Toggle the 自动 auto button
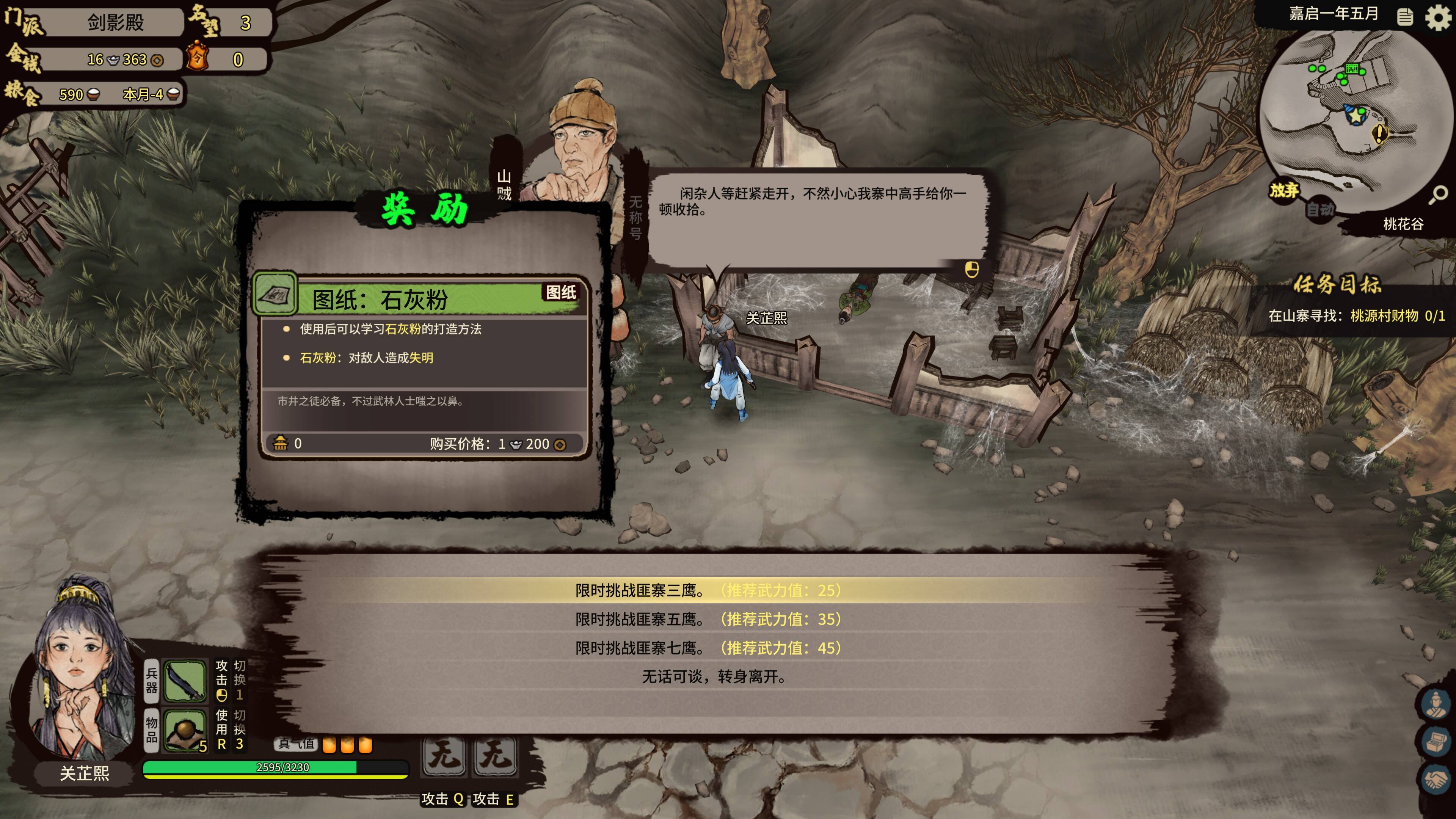1456x819 pixels. [1320, 210]
